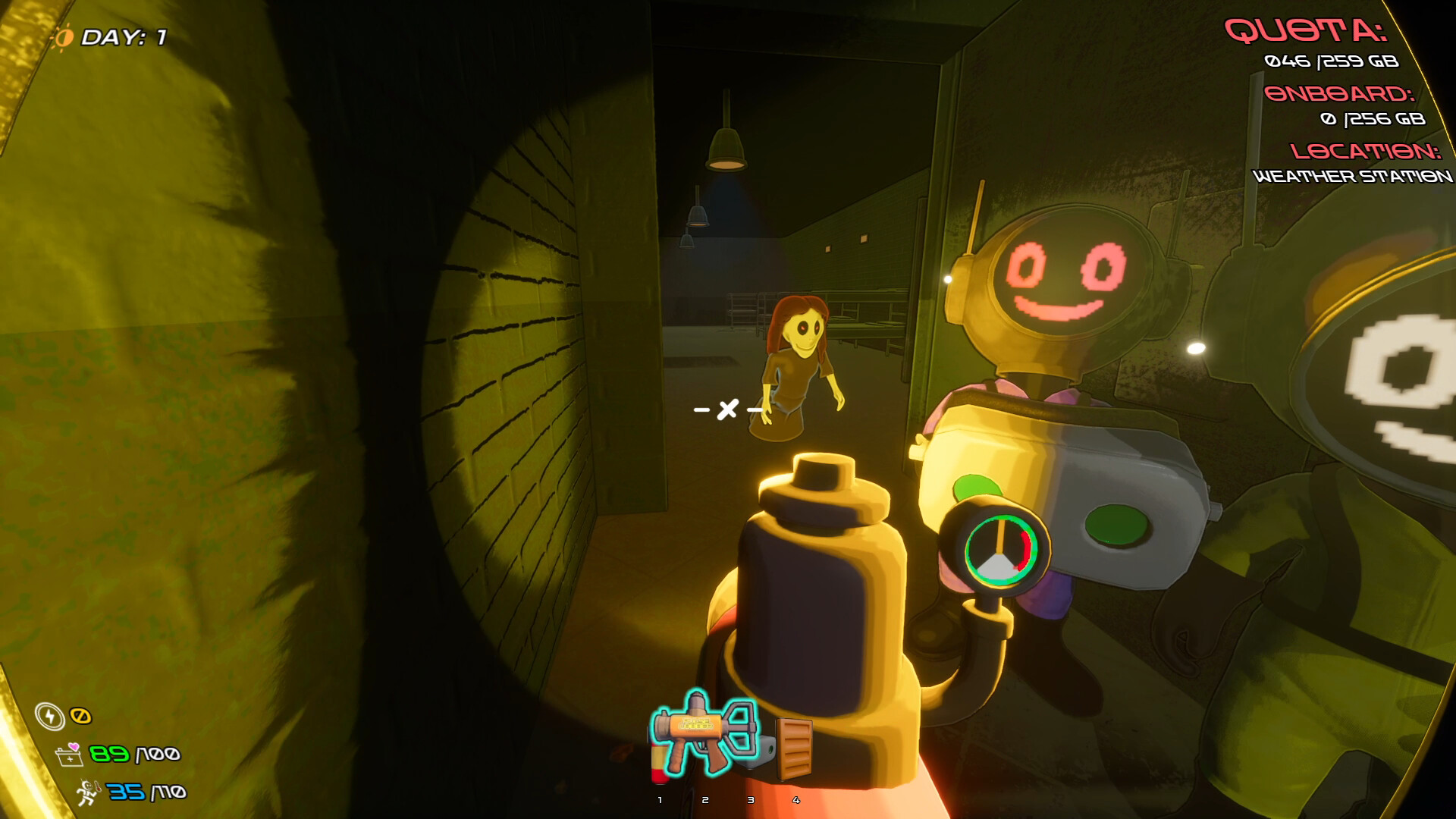Click the number 3 hotbar label
The height and width of the screenshot is (819, 1456).
[751, 800]
